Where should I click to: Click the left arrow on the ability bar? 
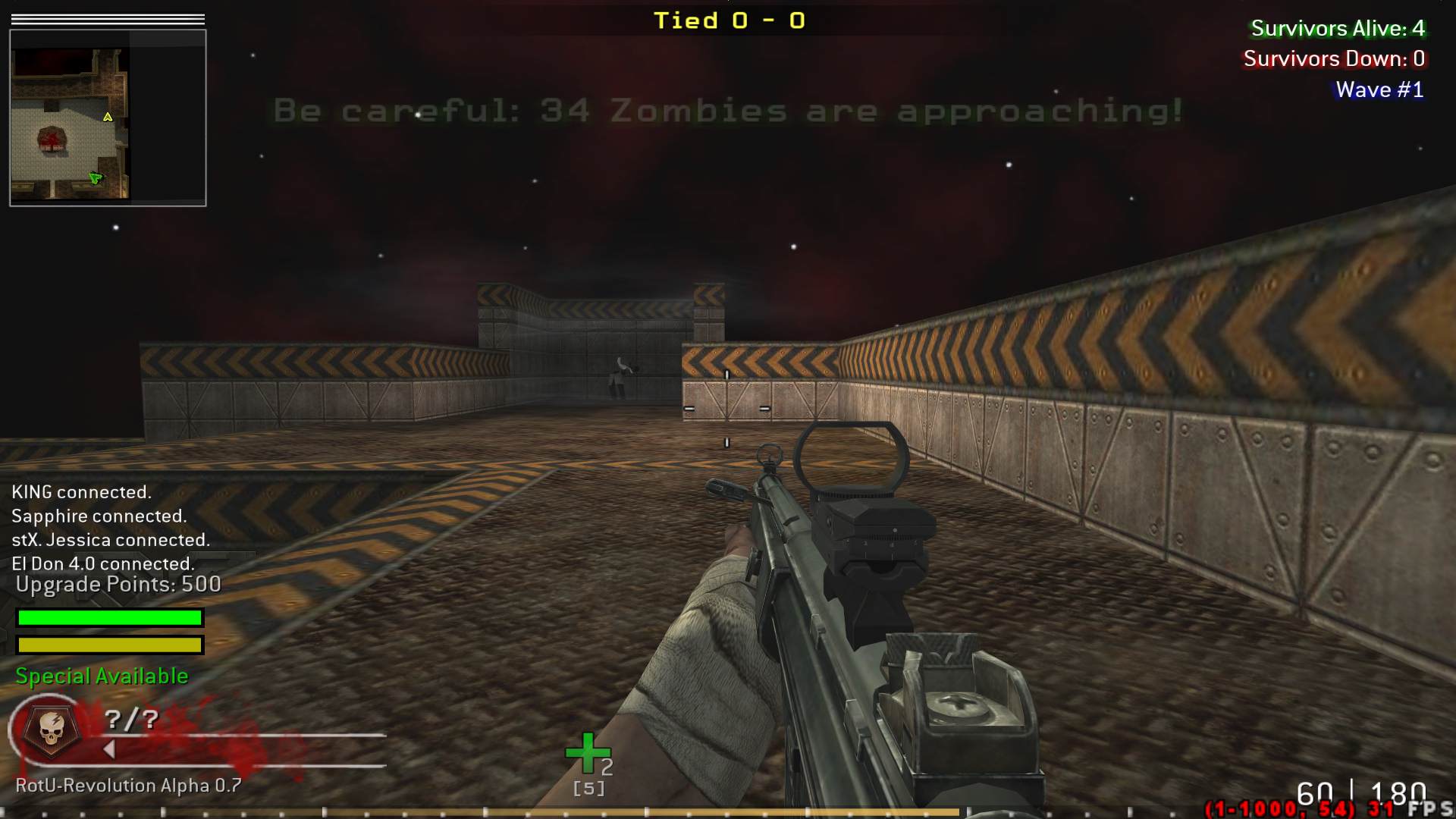click(108, 750)
